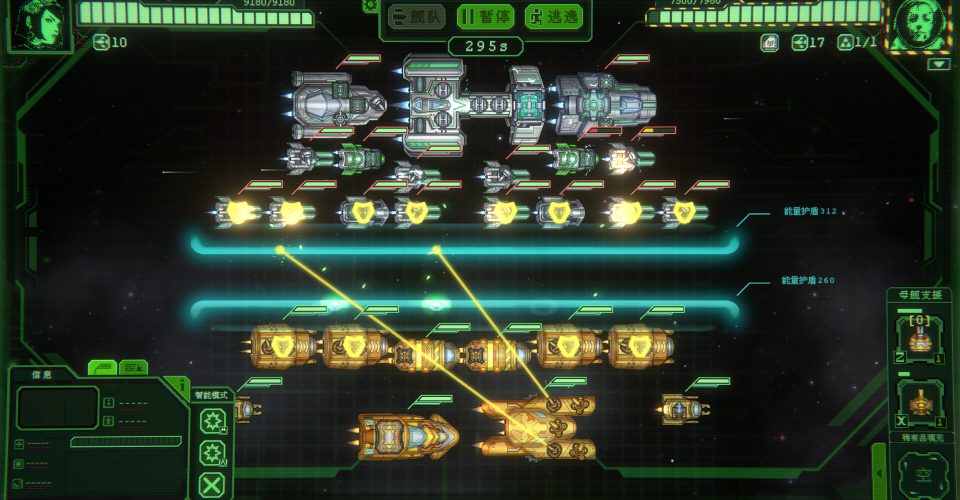Switch to the second info panel tab
The width and height of the screenshot is (960, 500).
pyautogui.click(x=132, y=368)
